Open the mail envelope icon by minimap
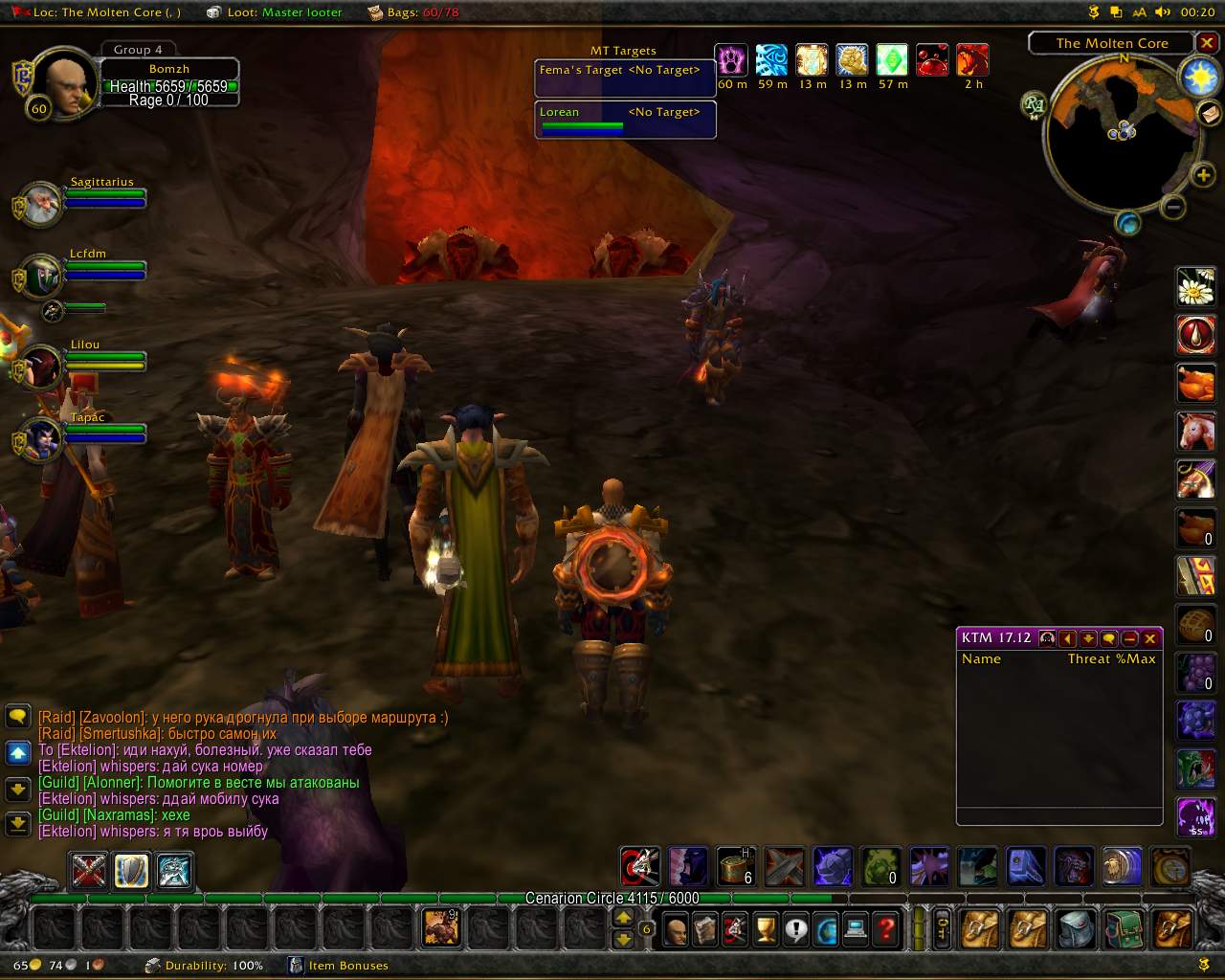 tap(1209, 113)
